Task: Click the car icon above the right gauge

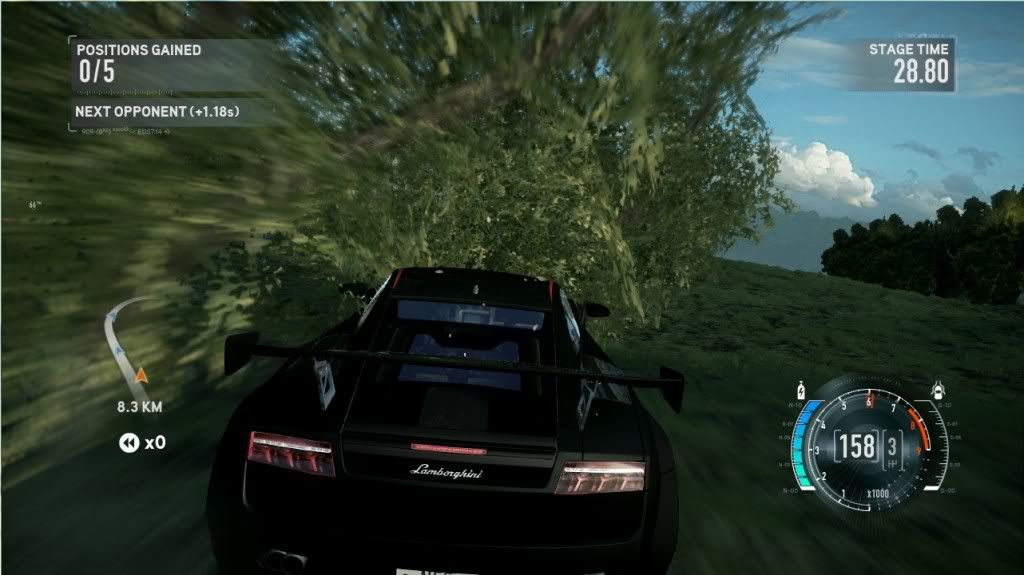Action: pyautogui.click(x=938, y=388)
